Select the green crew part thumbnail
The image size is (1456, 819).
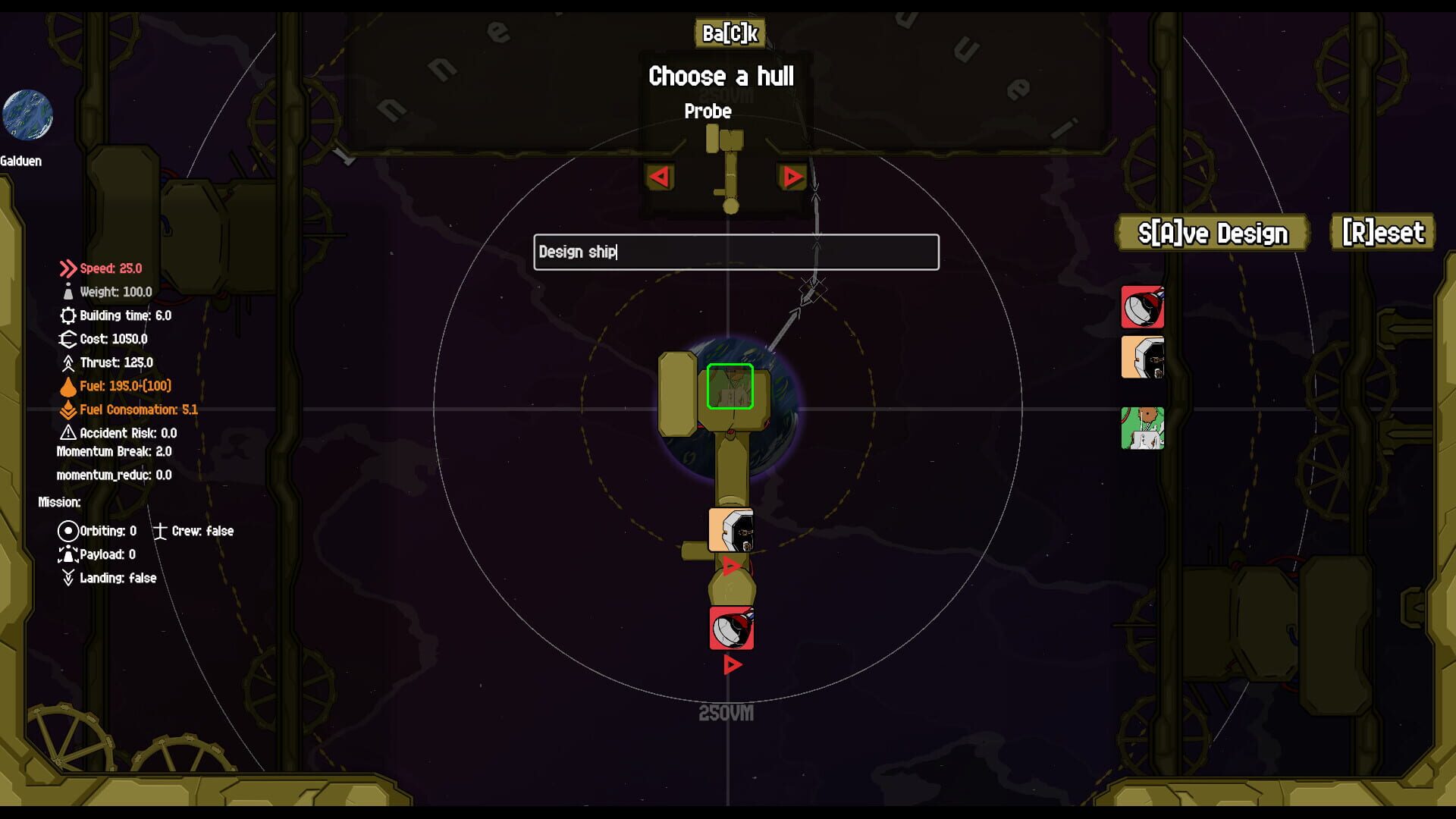[1143, 427]
